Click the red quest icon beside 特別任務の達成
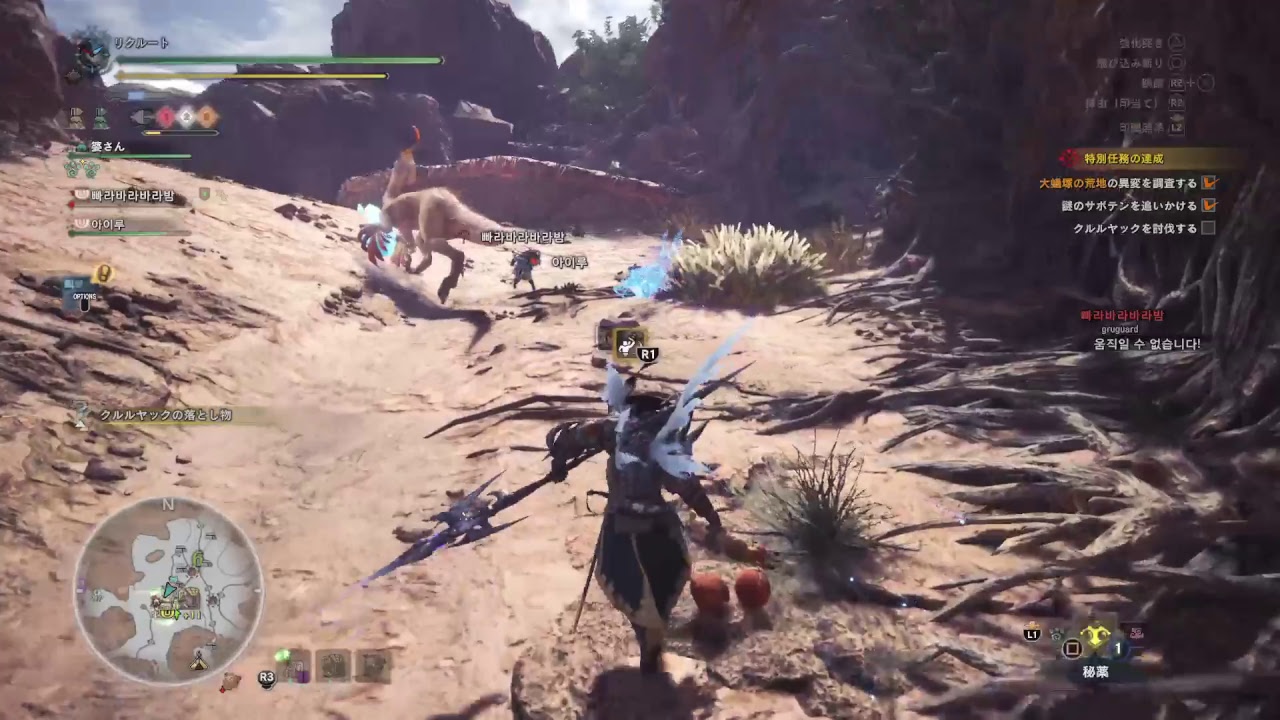This screenshot has height=720, width=1280. pyautogui.click(x=1068, y=158)
